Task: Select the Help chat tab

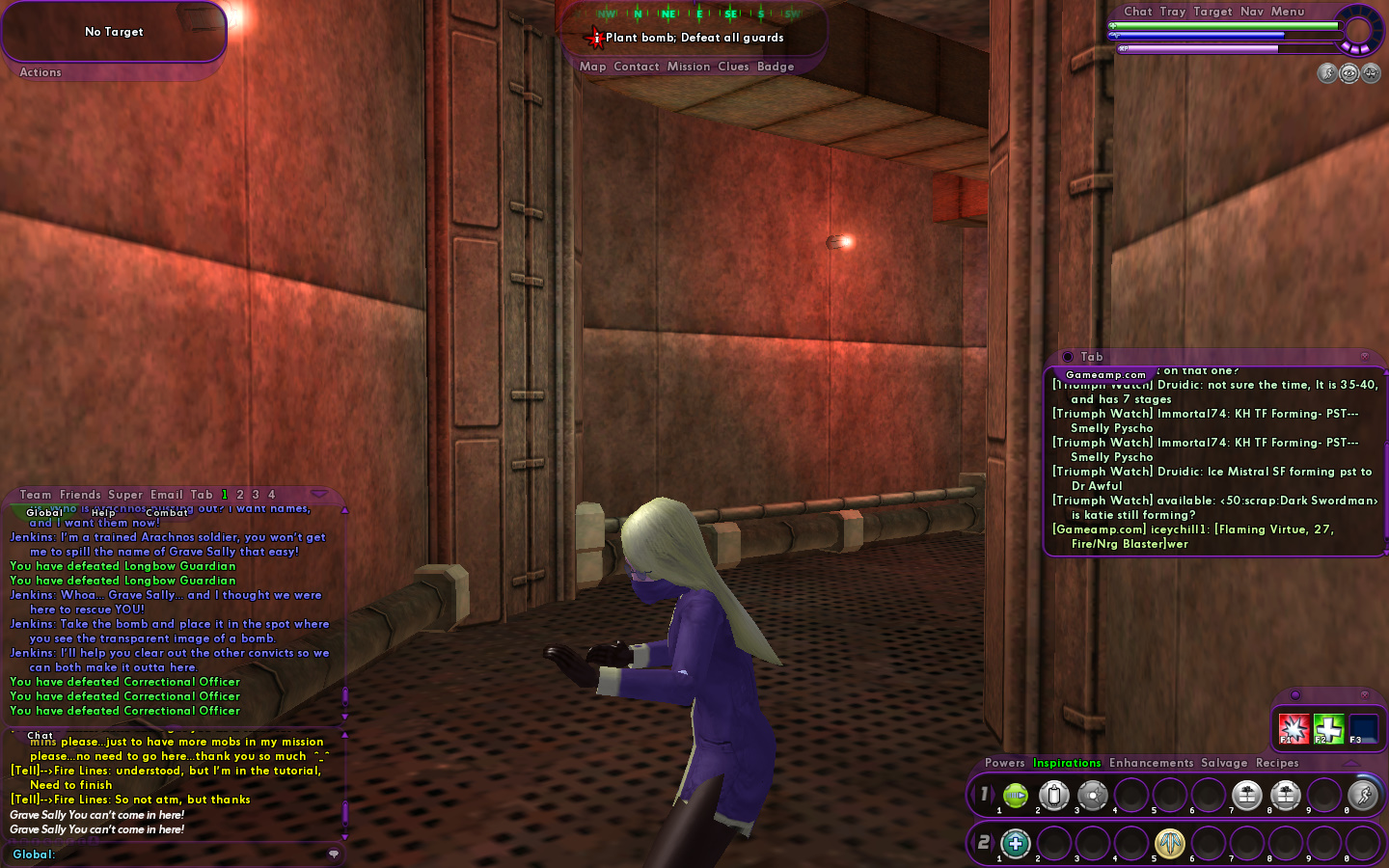Action: point(103,512)
